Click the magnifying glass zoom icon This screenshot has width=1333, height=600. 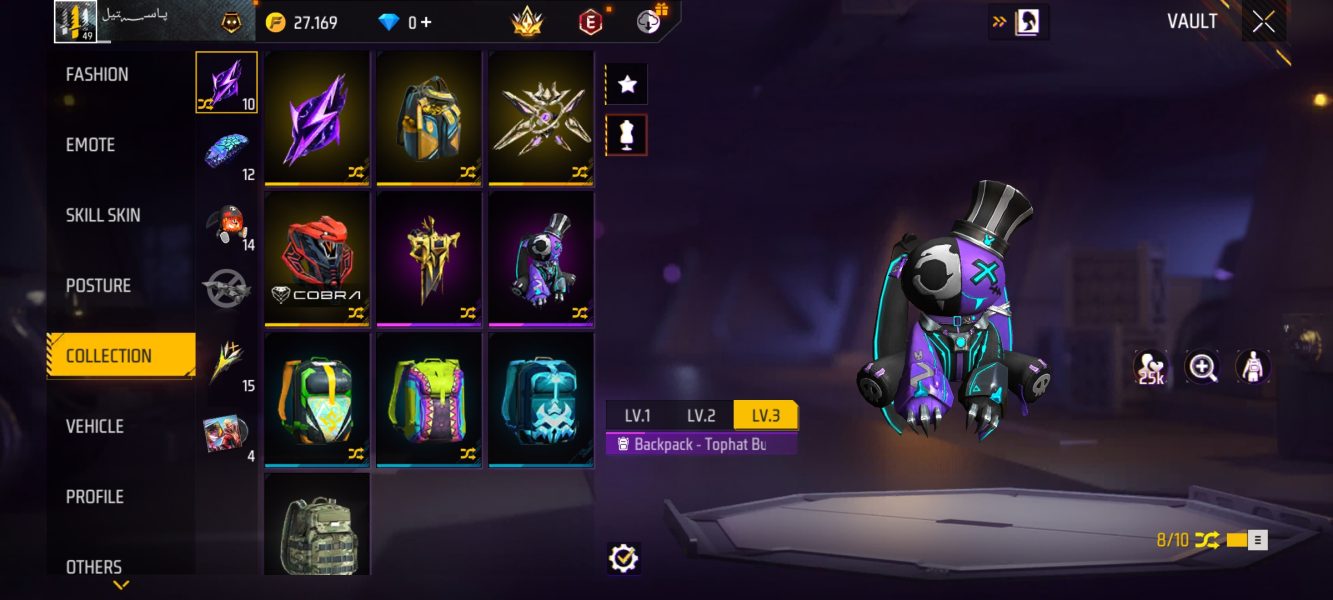(x=1202, y=367)
